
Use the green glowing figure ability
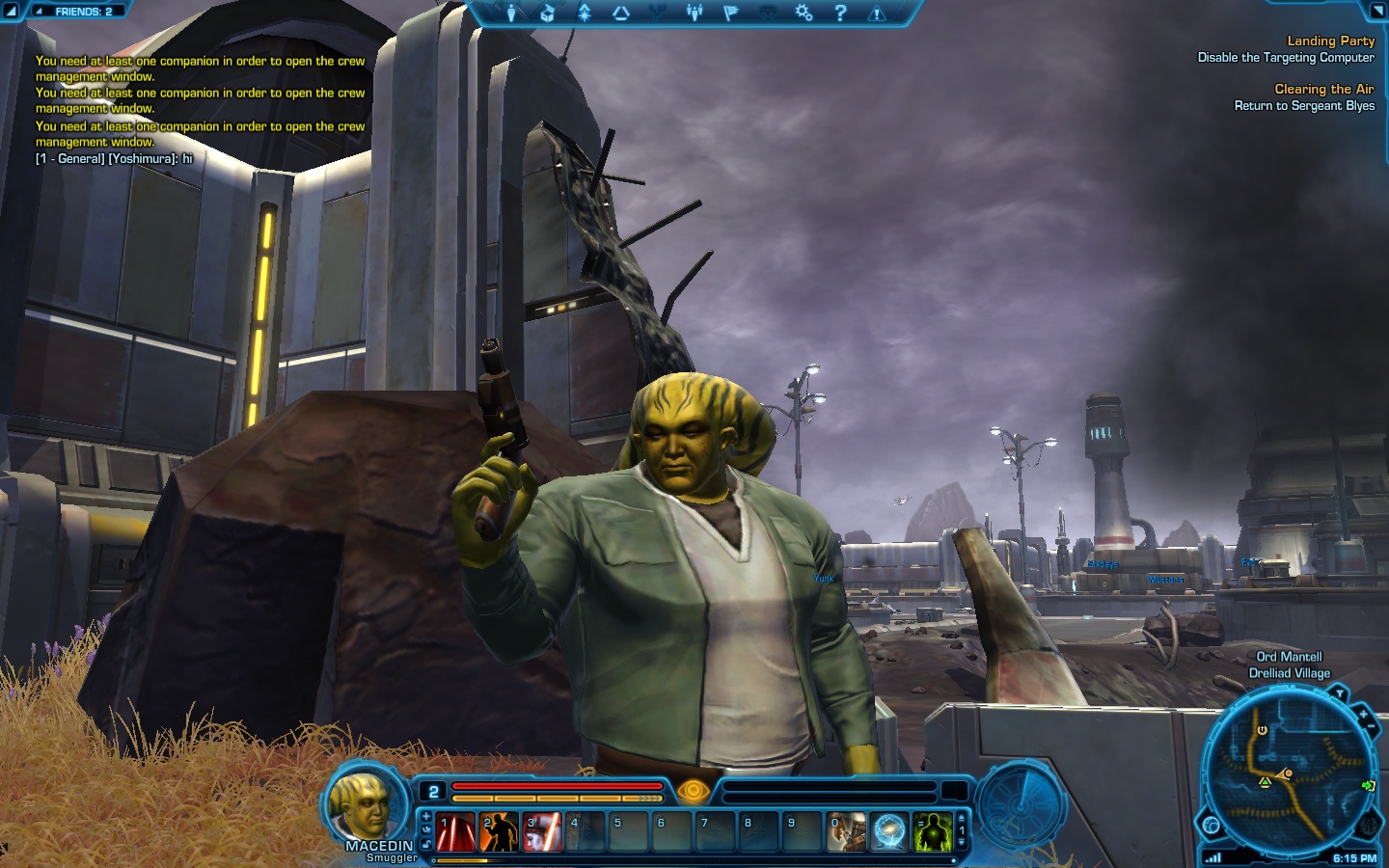coord(933,831)
